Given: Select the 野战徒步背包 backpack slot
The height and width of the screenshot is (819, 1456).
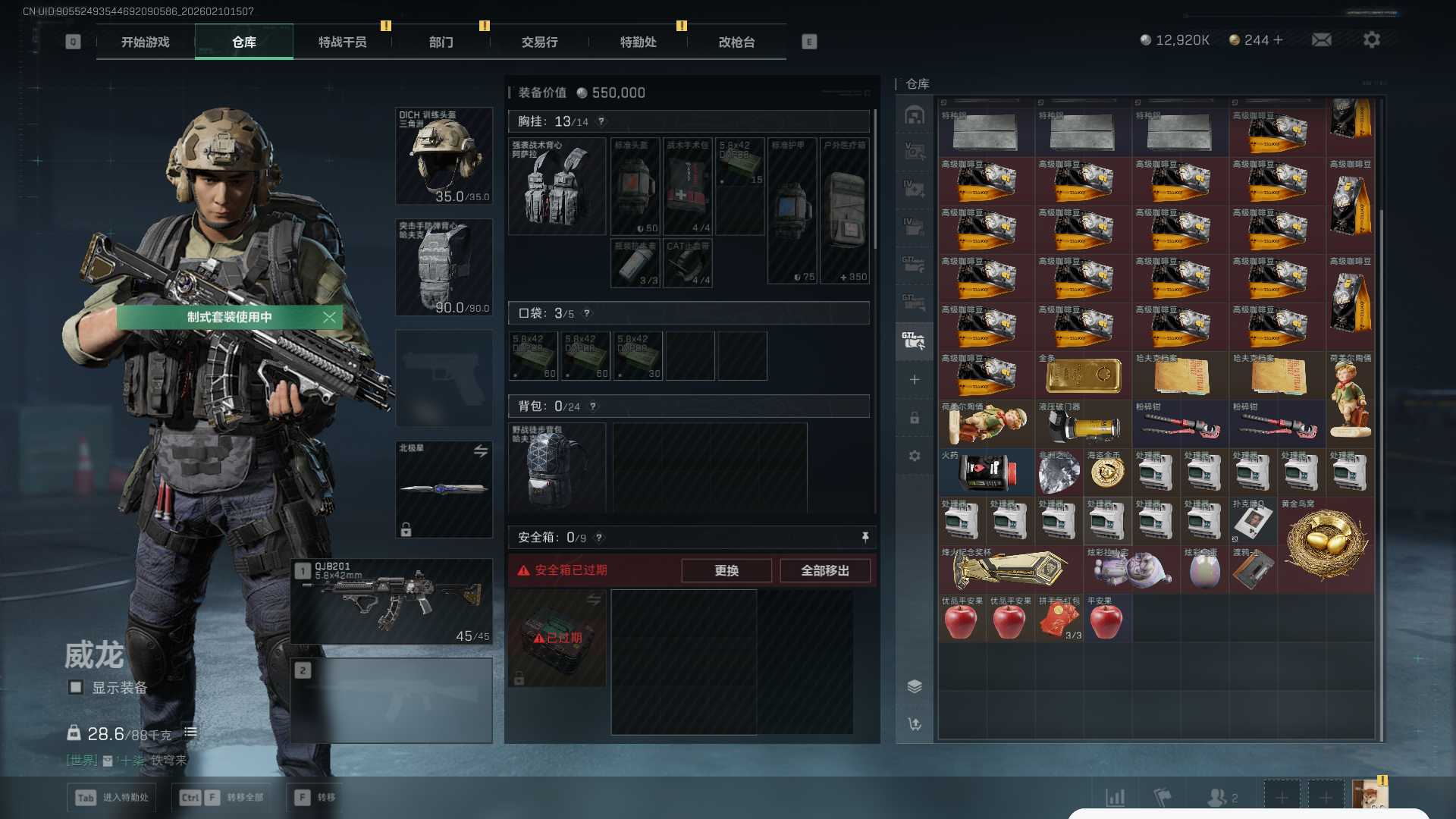Looking at the screenshot, I should (557, 468).
